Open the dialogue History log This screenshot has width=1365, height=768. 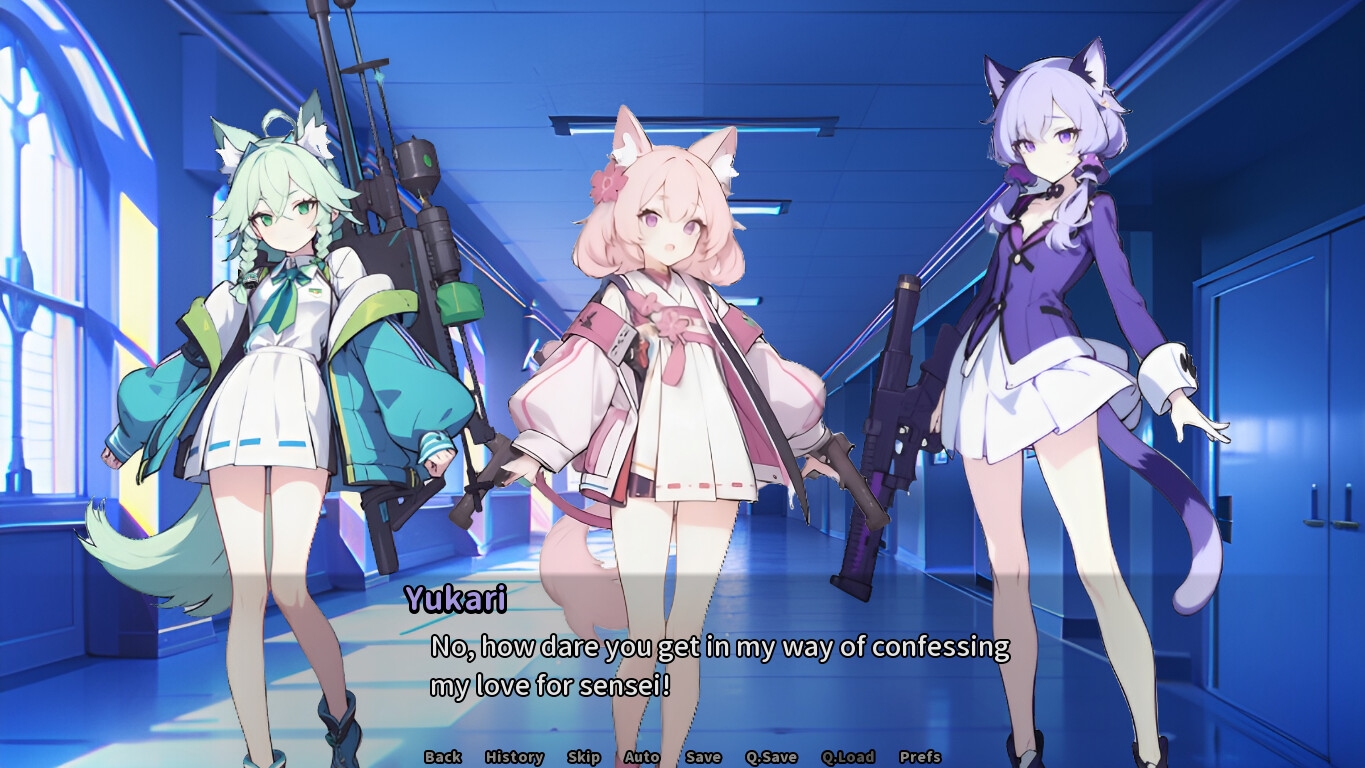coord(514,757)
